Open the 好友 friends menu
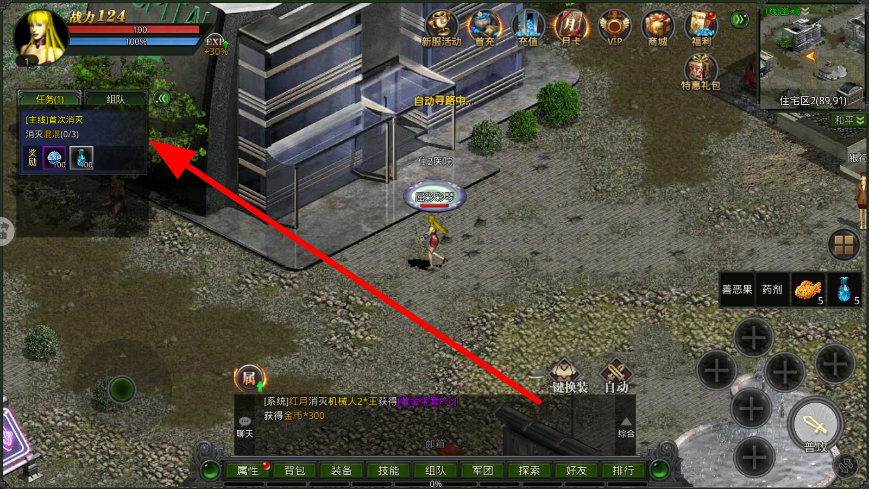 coord(576,470)
